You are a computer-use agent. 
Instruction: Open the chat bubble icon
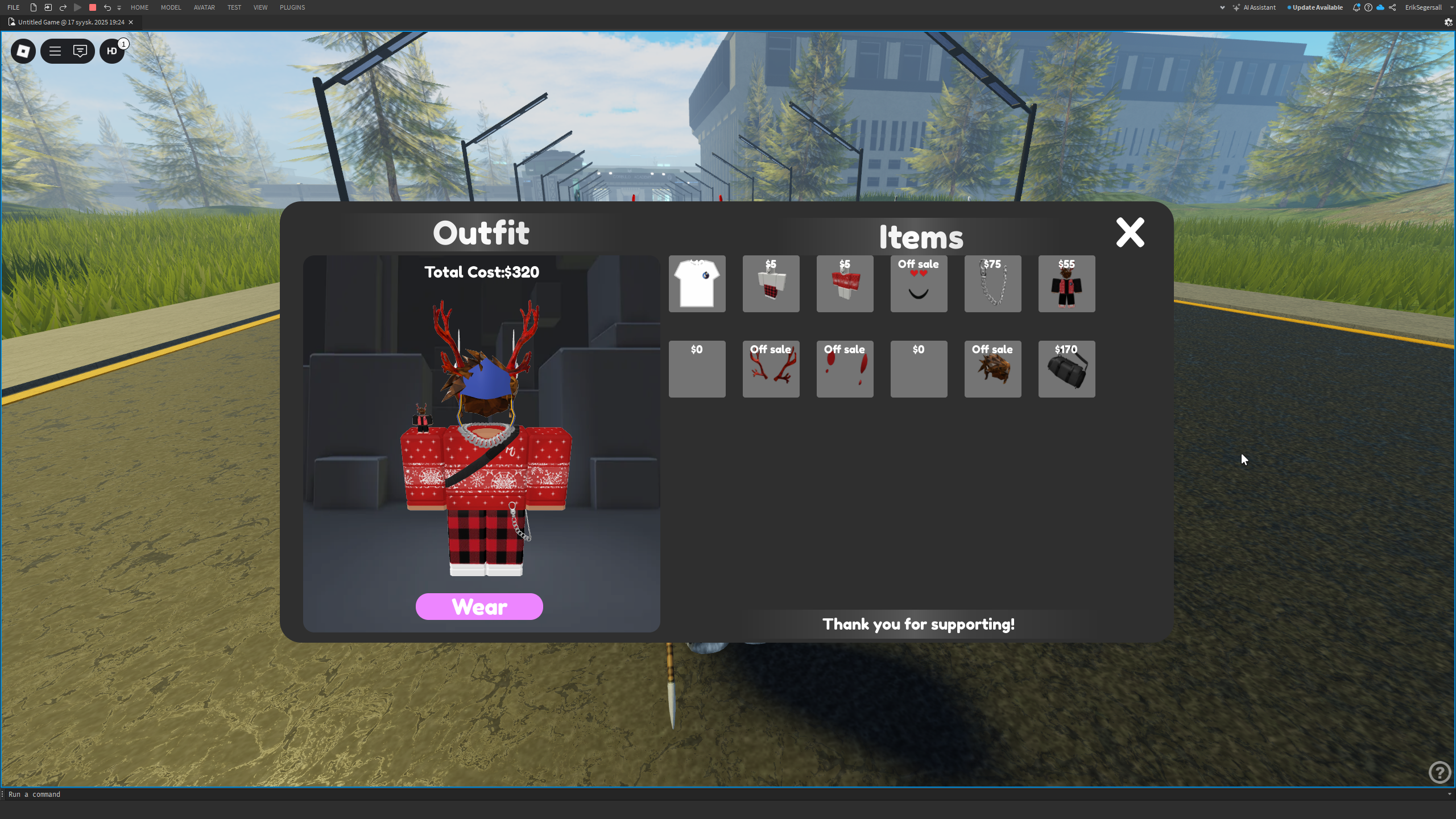[81, 51]
